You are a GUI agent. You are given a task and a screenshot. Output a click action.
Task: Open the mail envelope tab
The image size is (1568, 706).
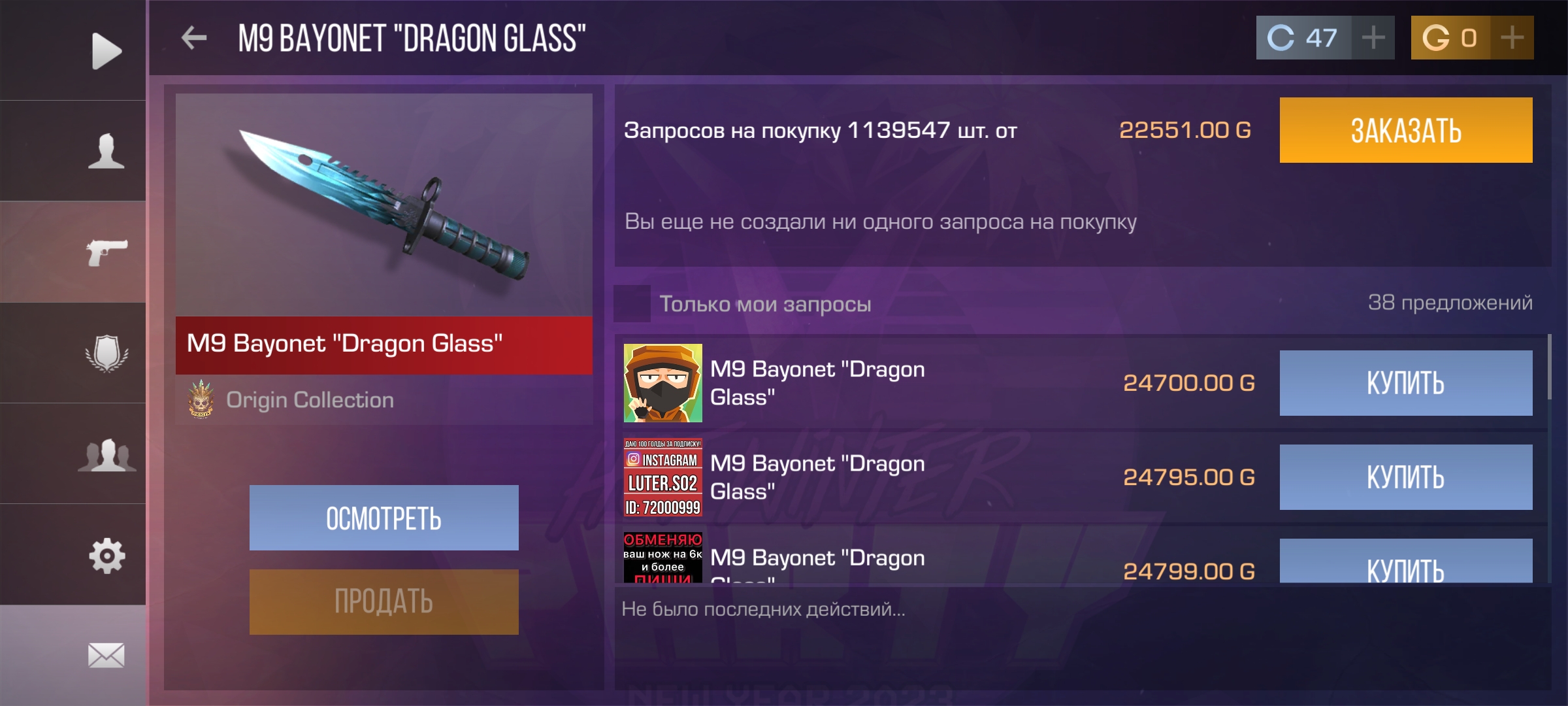click(x=106, y=655)
